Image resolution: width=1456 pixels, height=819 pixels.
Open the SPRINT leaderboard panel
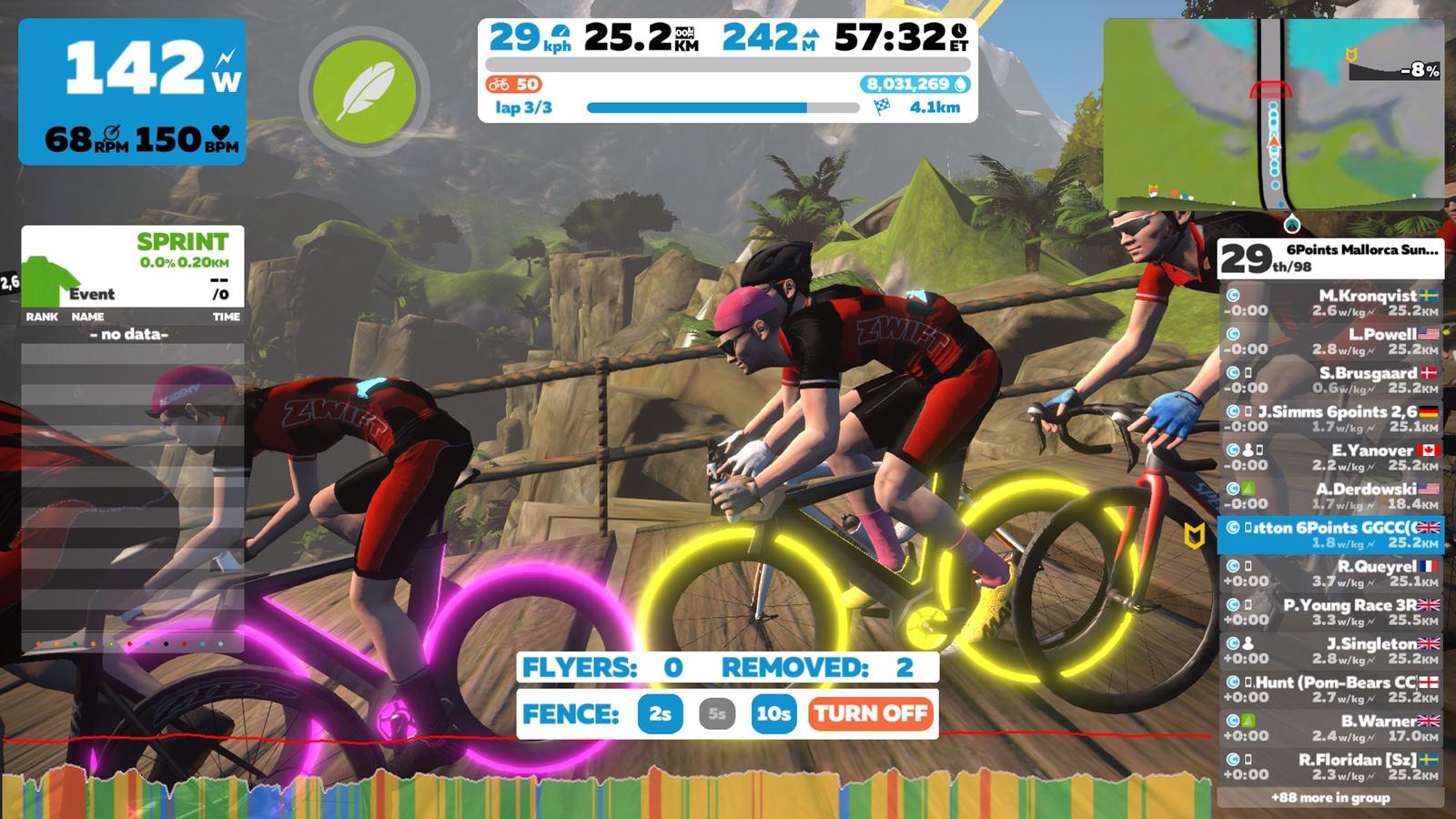click(133, 267)
